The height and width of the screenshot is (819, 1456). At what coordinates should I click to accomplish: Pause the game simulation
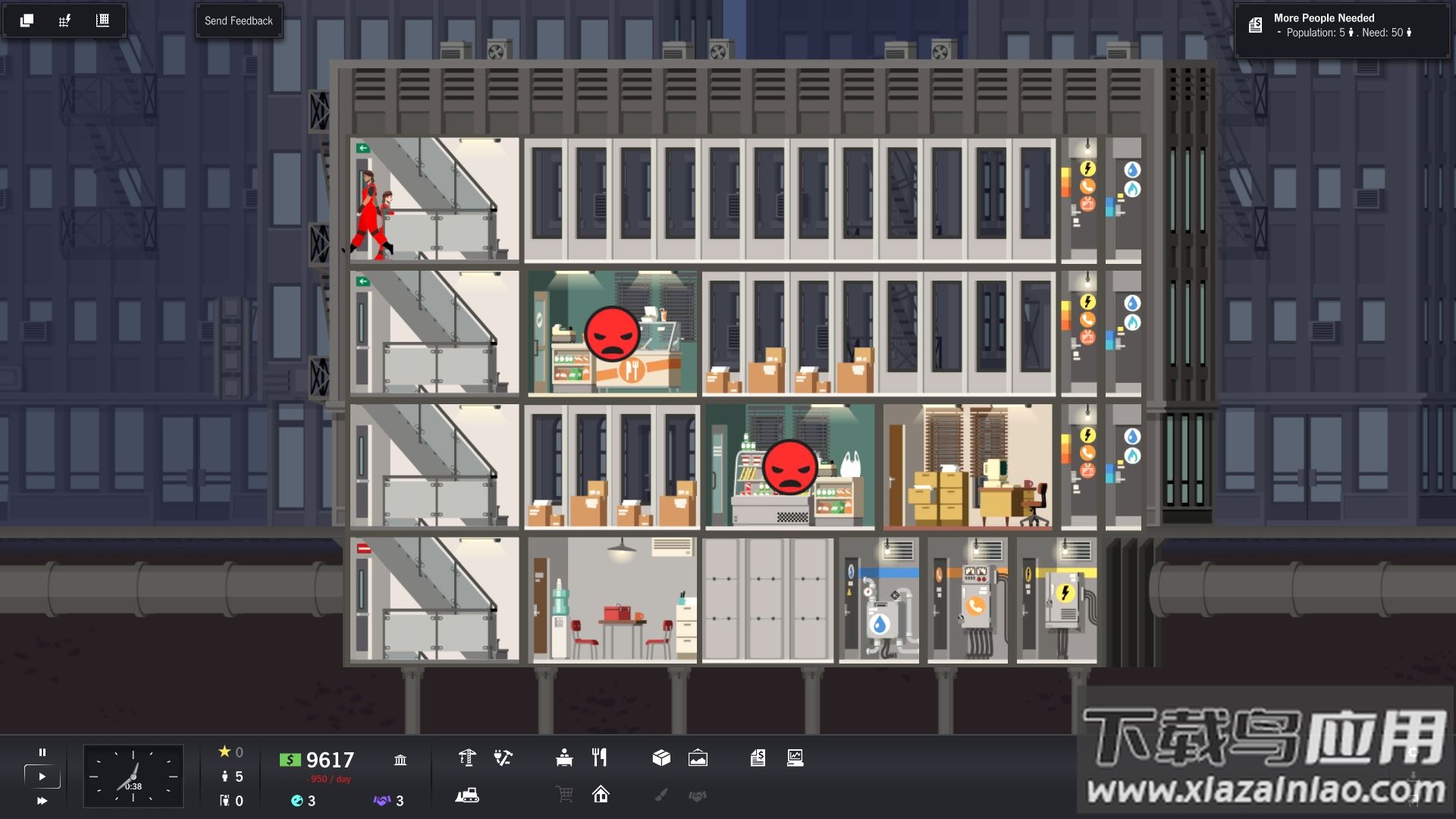(42, 752)
